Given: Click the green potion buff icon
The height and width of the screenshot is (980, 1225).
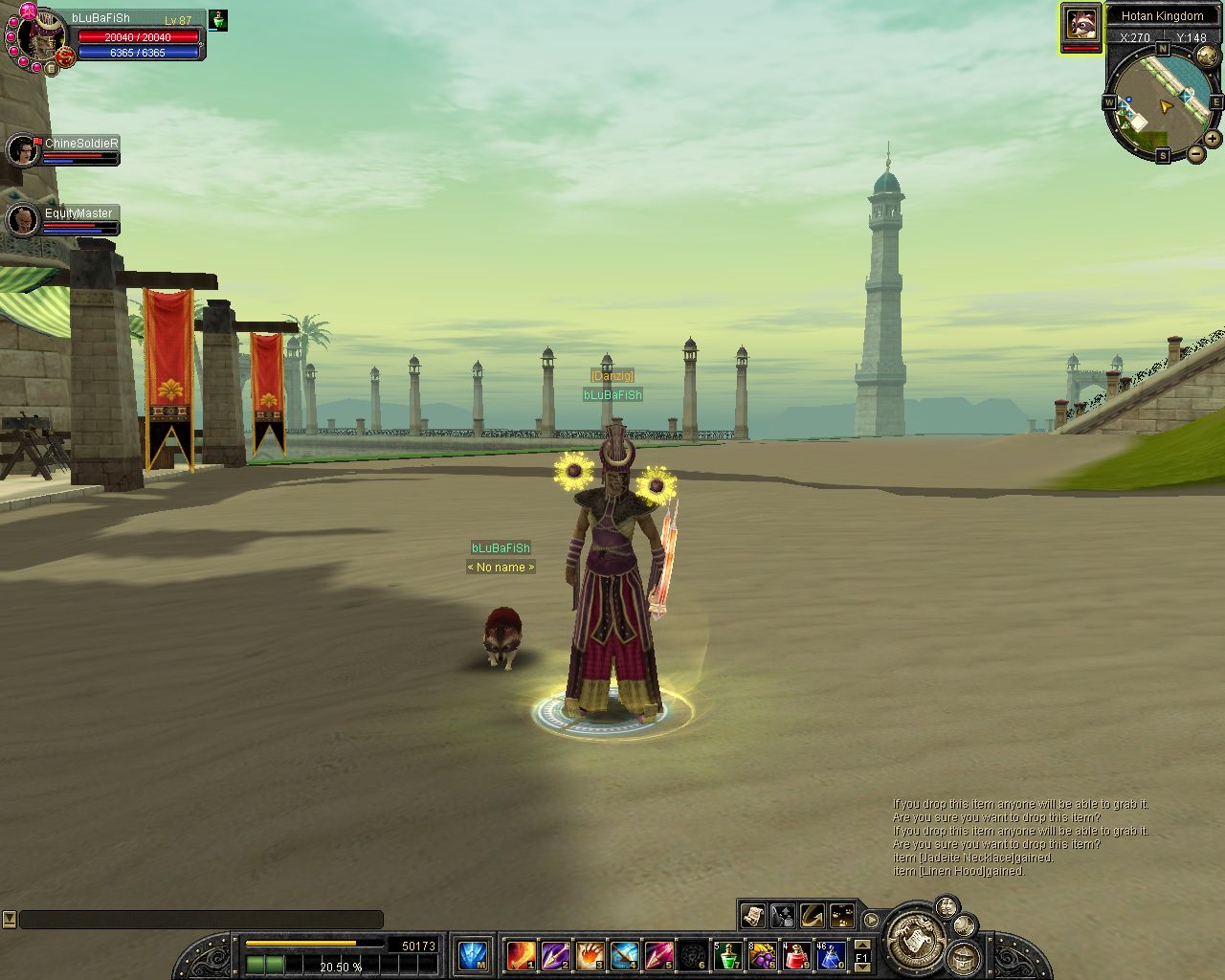Looking at the screenshot, I should (218, 20).
